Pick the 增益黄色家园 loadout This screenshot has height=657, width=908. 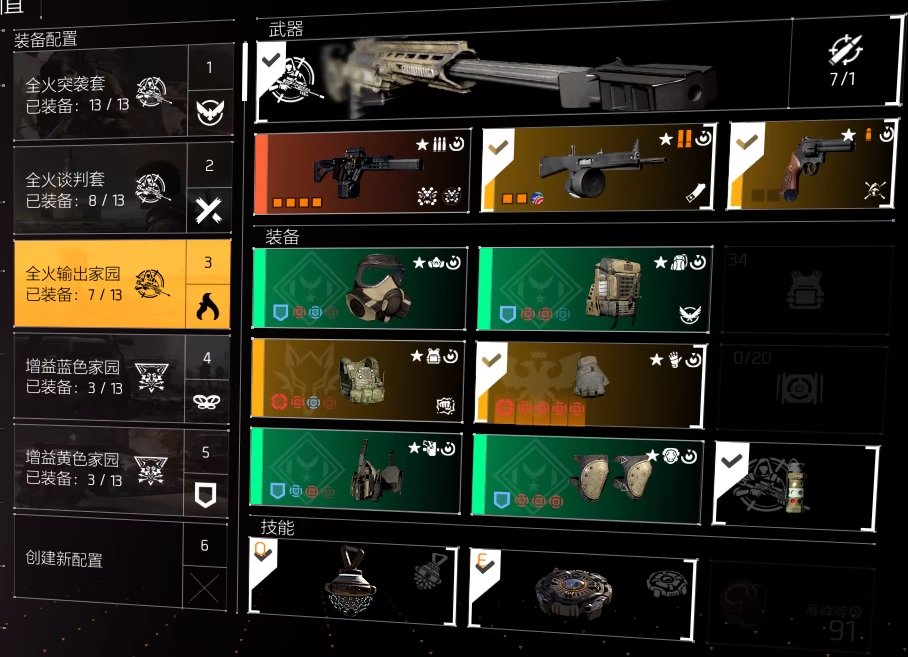click(x=100, y=470)
